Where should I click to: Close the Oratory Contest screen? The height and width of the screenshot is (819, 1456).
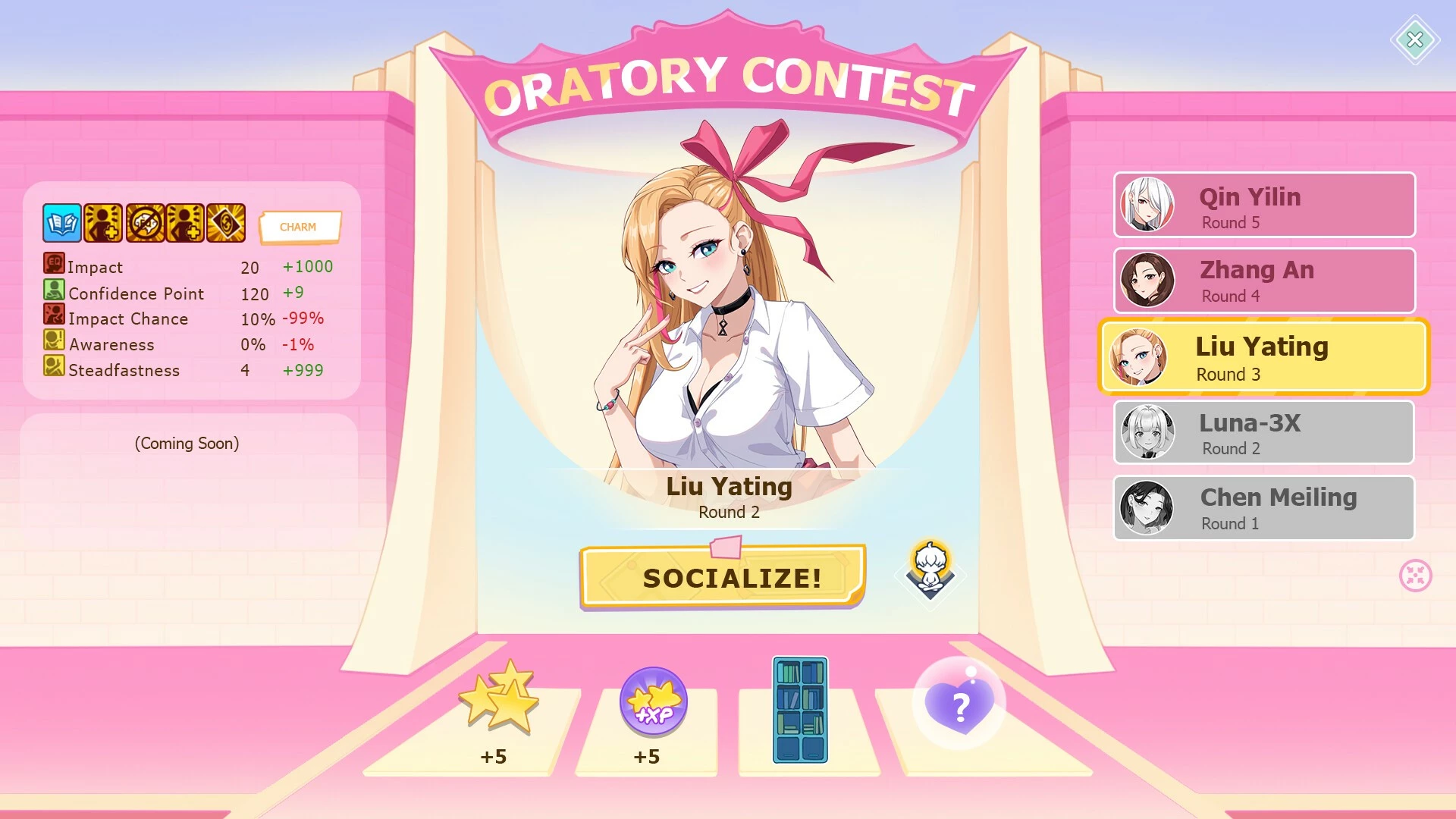tap(1414, 39)
